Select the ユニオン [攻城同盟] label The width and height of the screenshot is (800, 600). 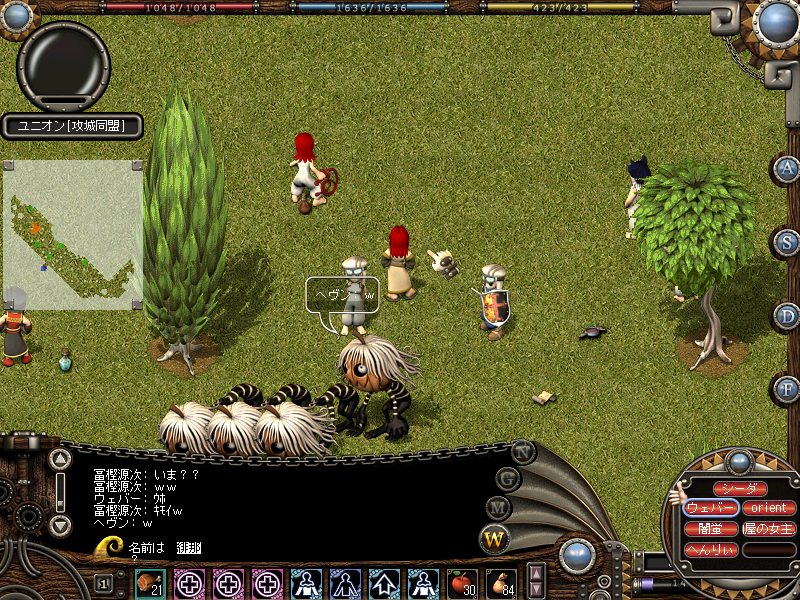[x=71, y=126]
